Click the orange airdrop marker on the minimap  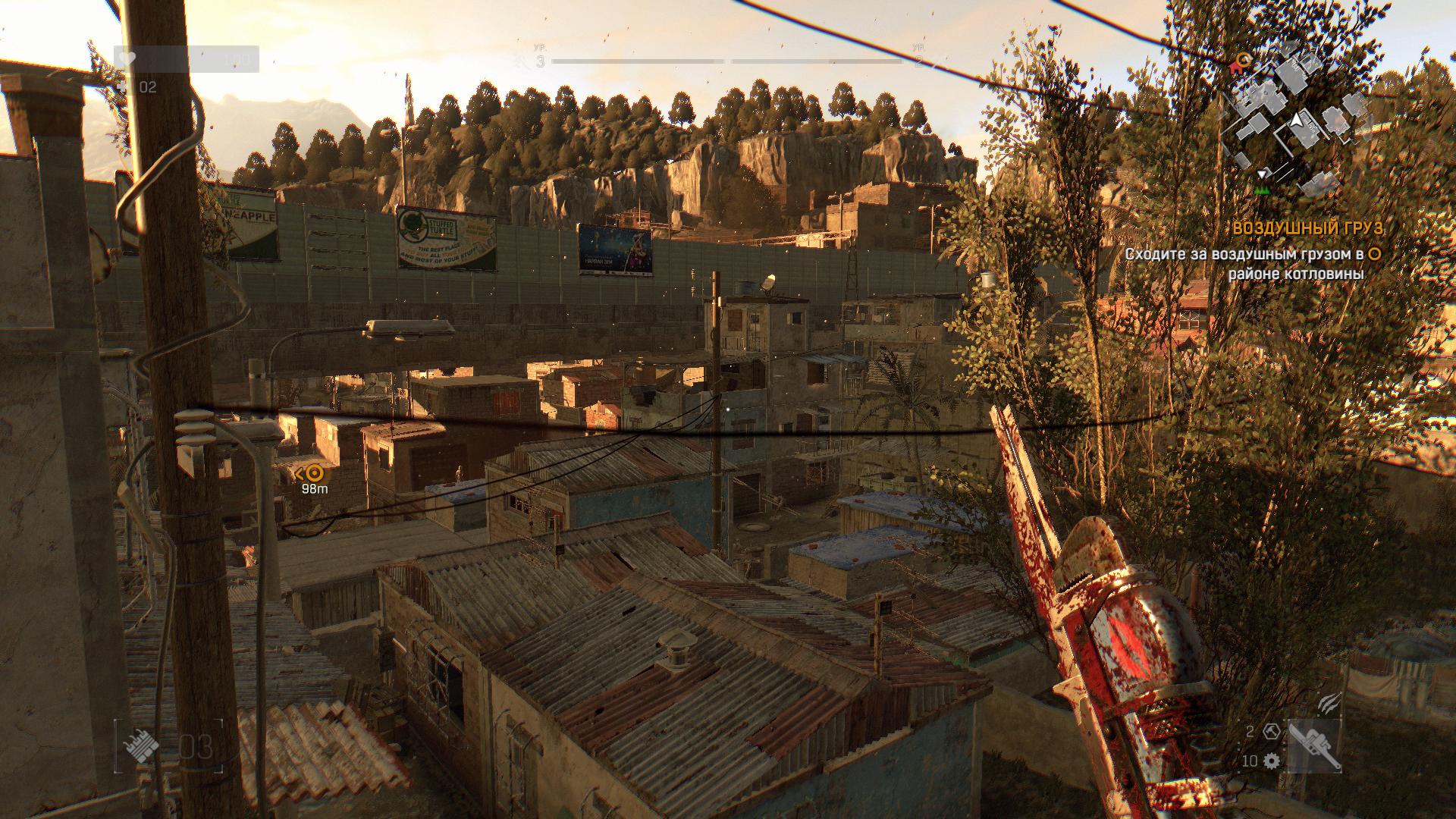tap(1243, 59)
